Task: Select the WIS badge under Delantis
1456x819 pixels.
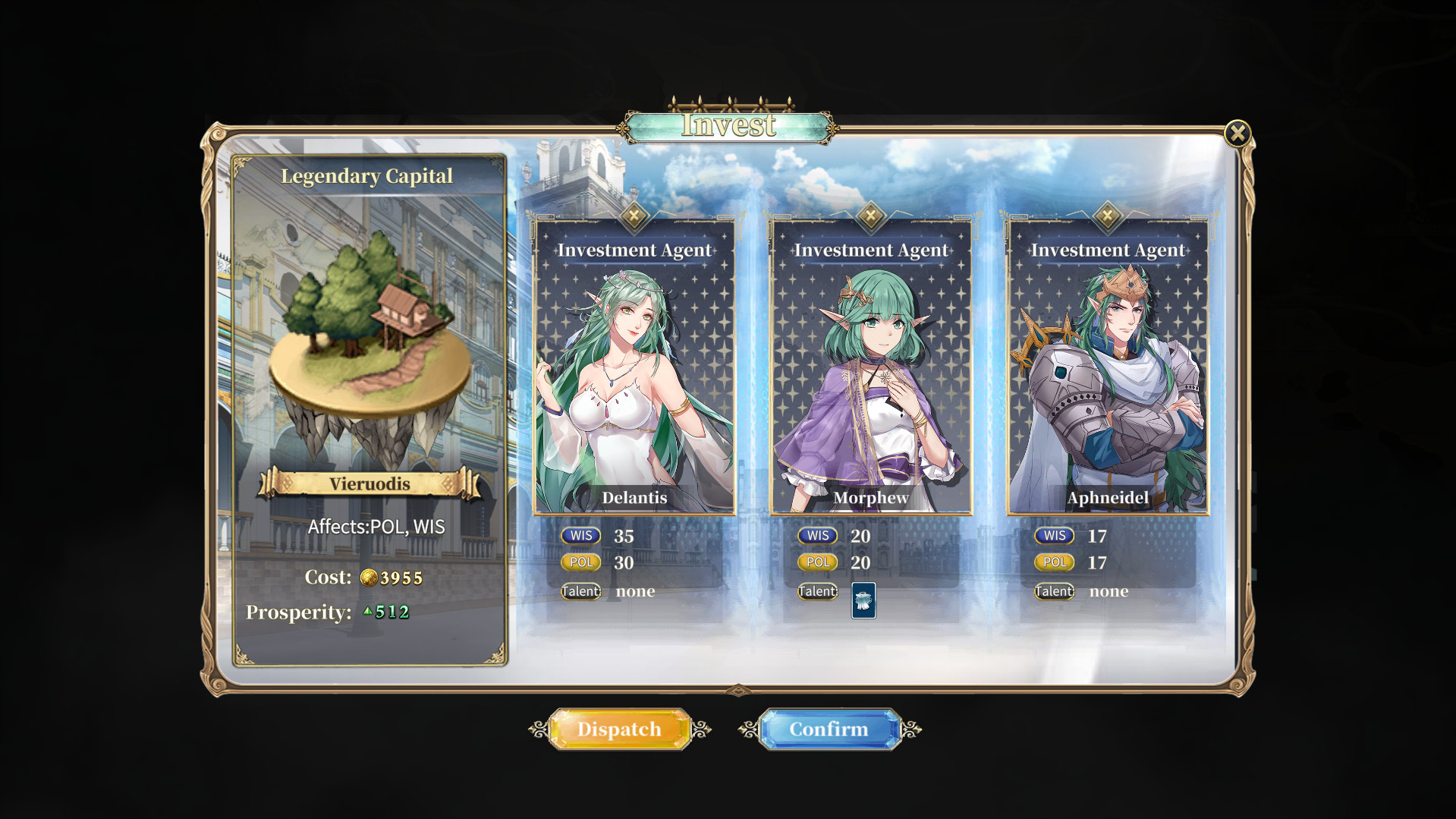Action: (x=580, y=535)
